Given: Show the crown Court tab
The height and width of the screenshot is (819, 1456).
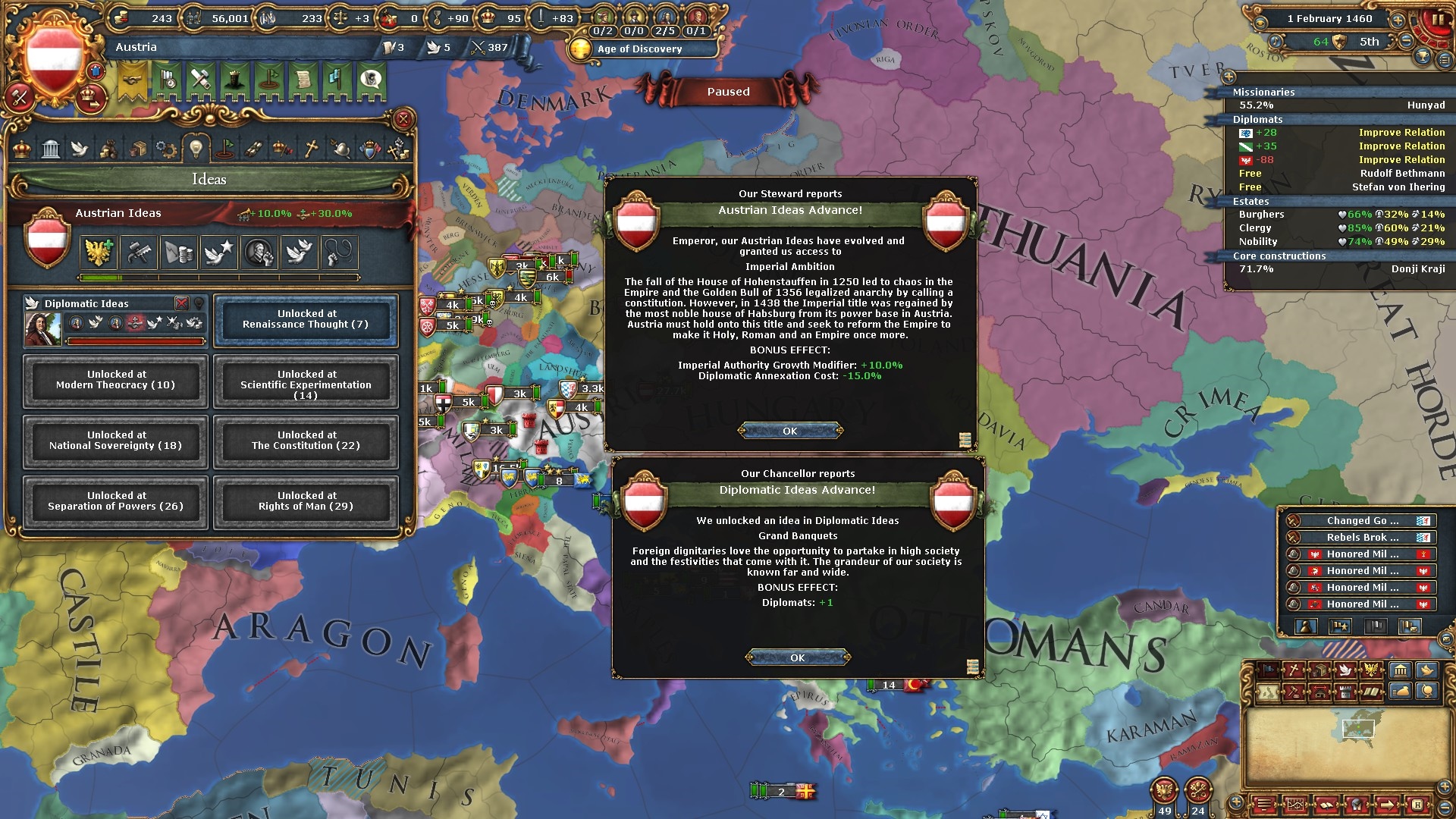Looking at the screenshot, I should point(23,149).
